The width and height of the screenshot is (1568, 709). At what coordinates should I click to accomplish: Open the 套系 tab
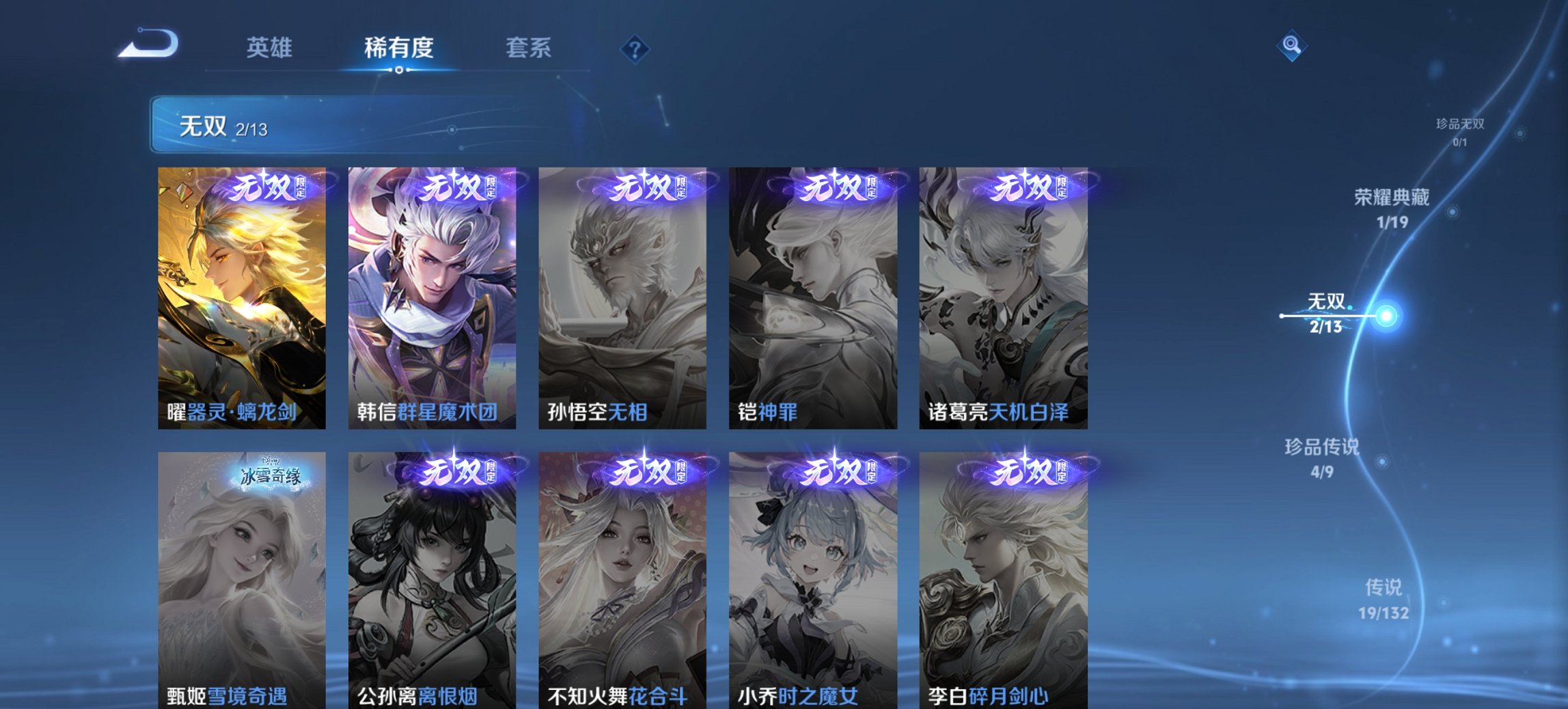tap(529, 47)
